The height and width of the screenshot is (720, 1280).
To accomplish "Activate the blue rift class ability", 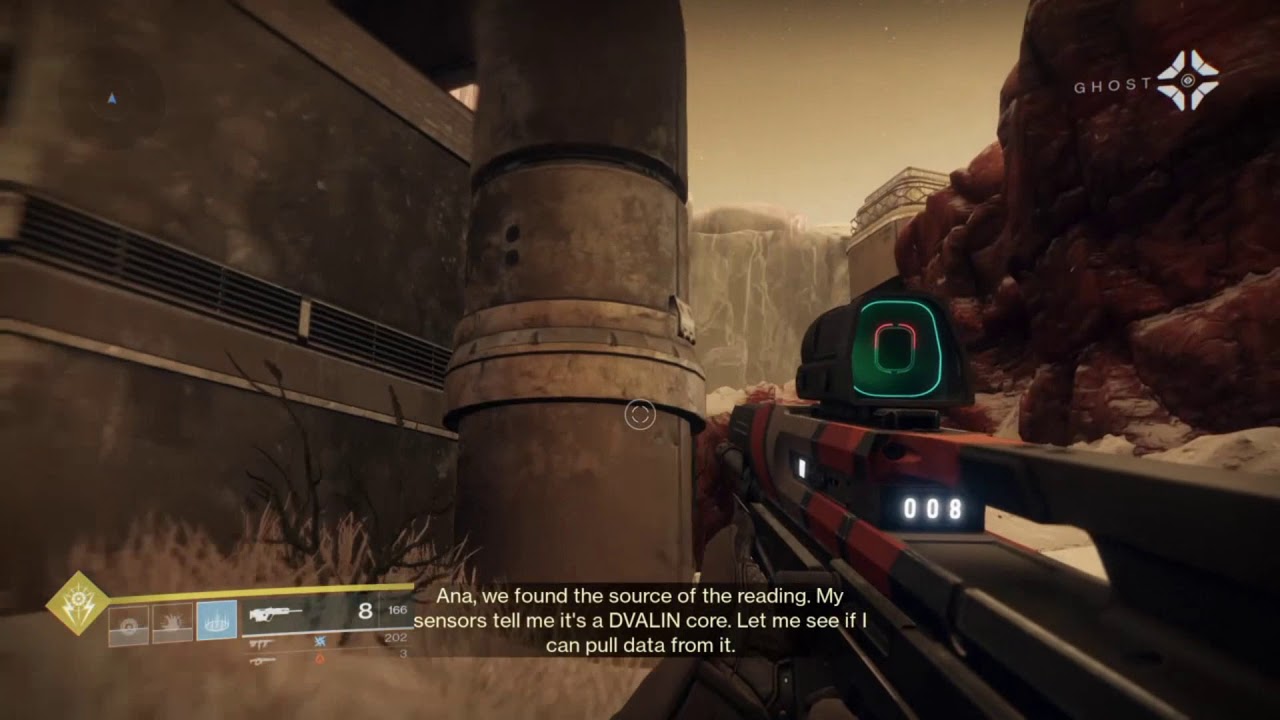I will 216,620.
